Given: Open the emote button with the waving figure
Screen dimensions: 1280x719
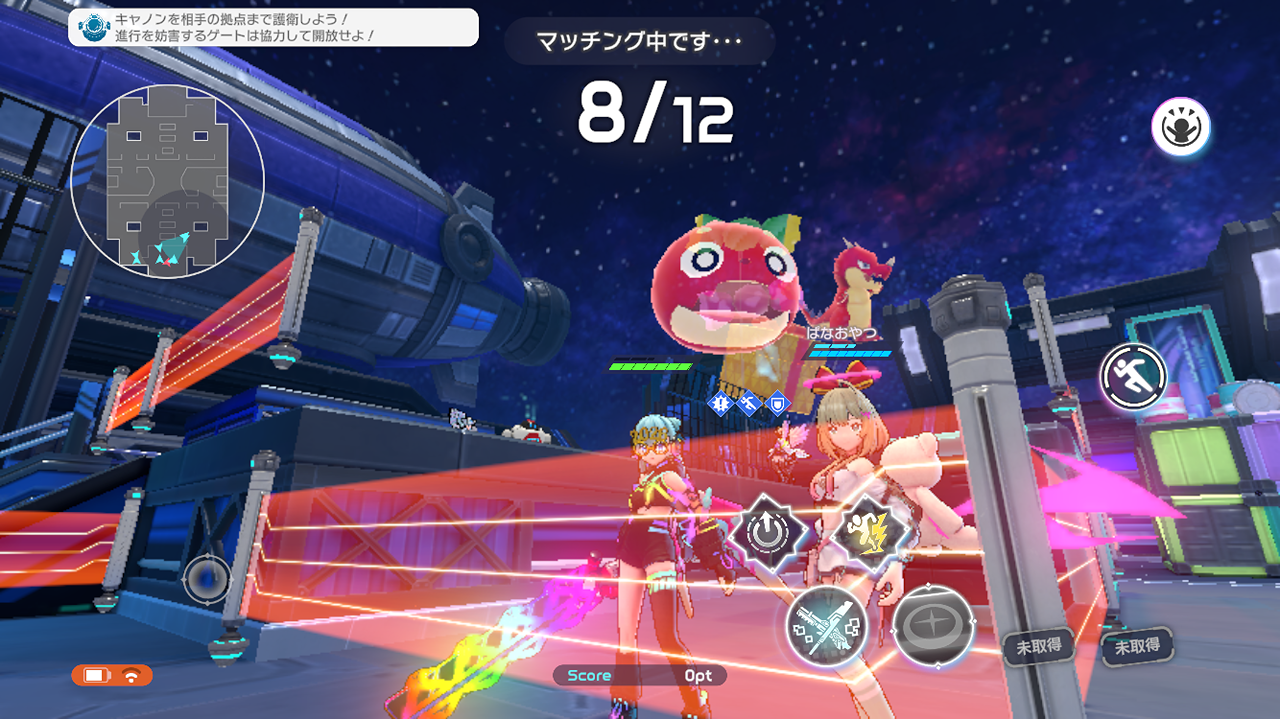Looking at the screenshot, I should point(1181,127).
